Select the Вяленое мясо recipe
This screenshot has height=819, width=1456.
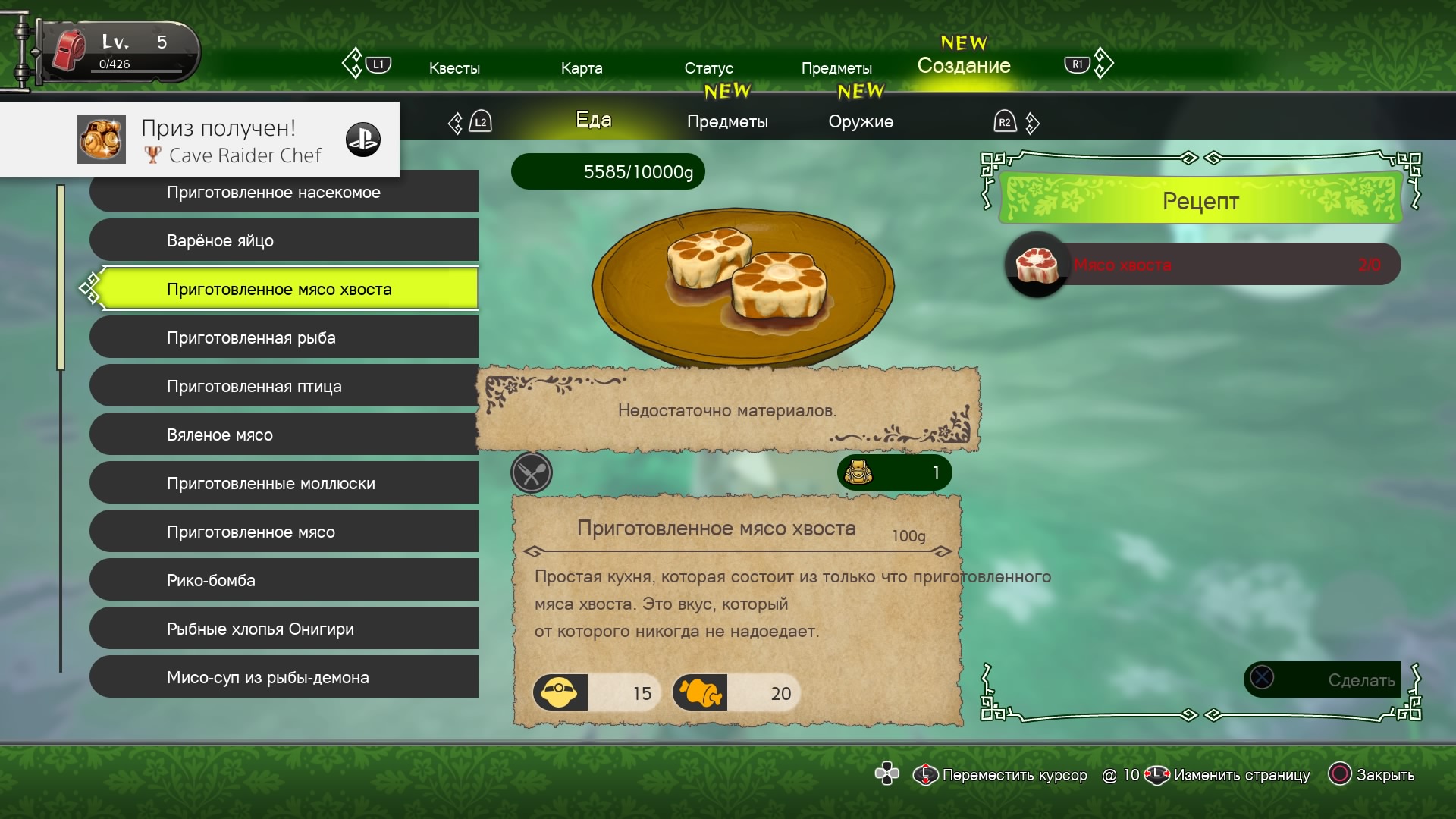pyautogui.click(x=284, y=435)
